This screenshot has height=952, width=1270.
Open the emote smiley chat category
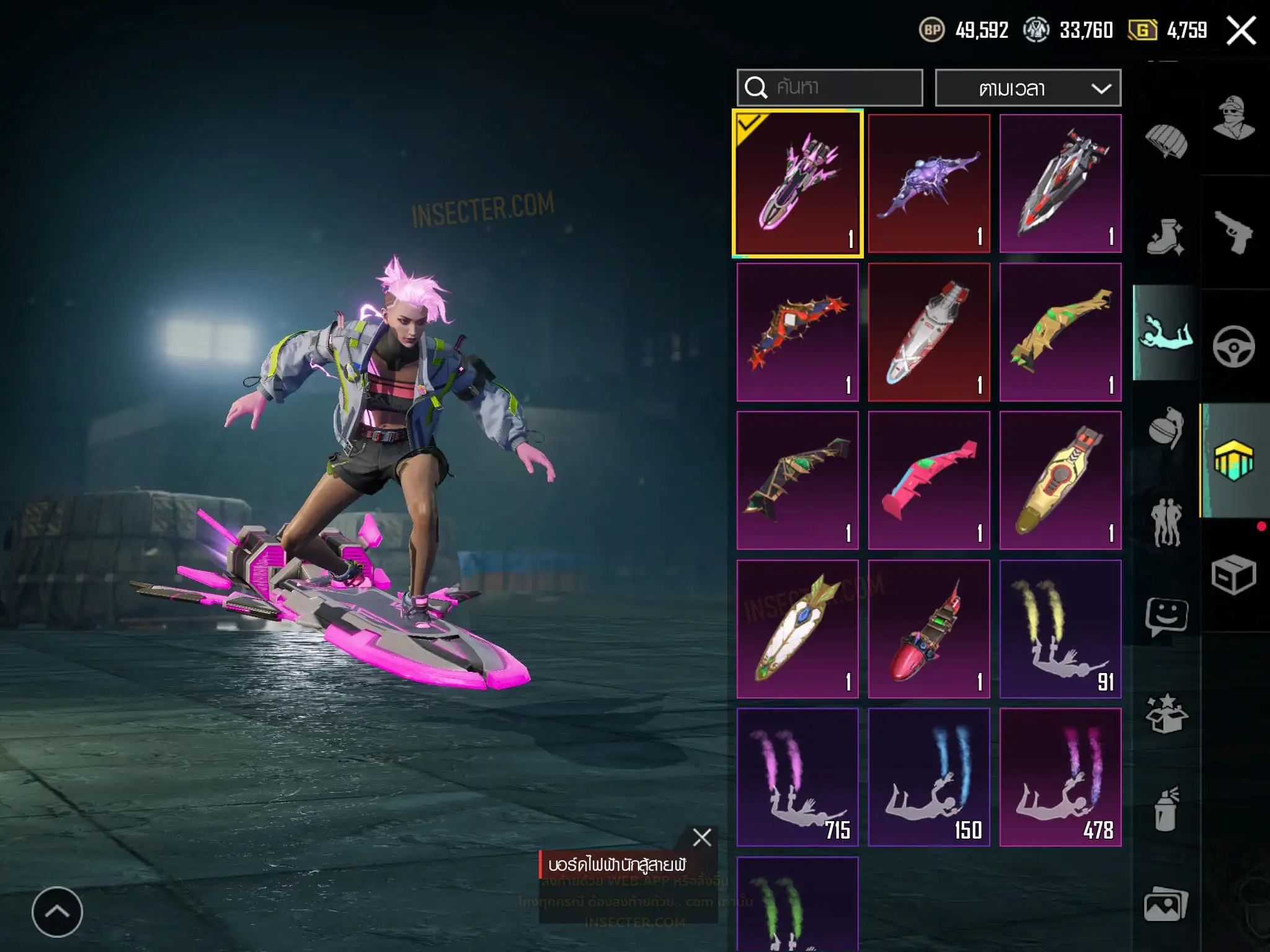(x=1166, y=617)
